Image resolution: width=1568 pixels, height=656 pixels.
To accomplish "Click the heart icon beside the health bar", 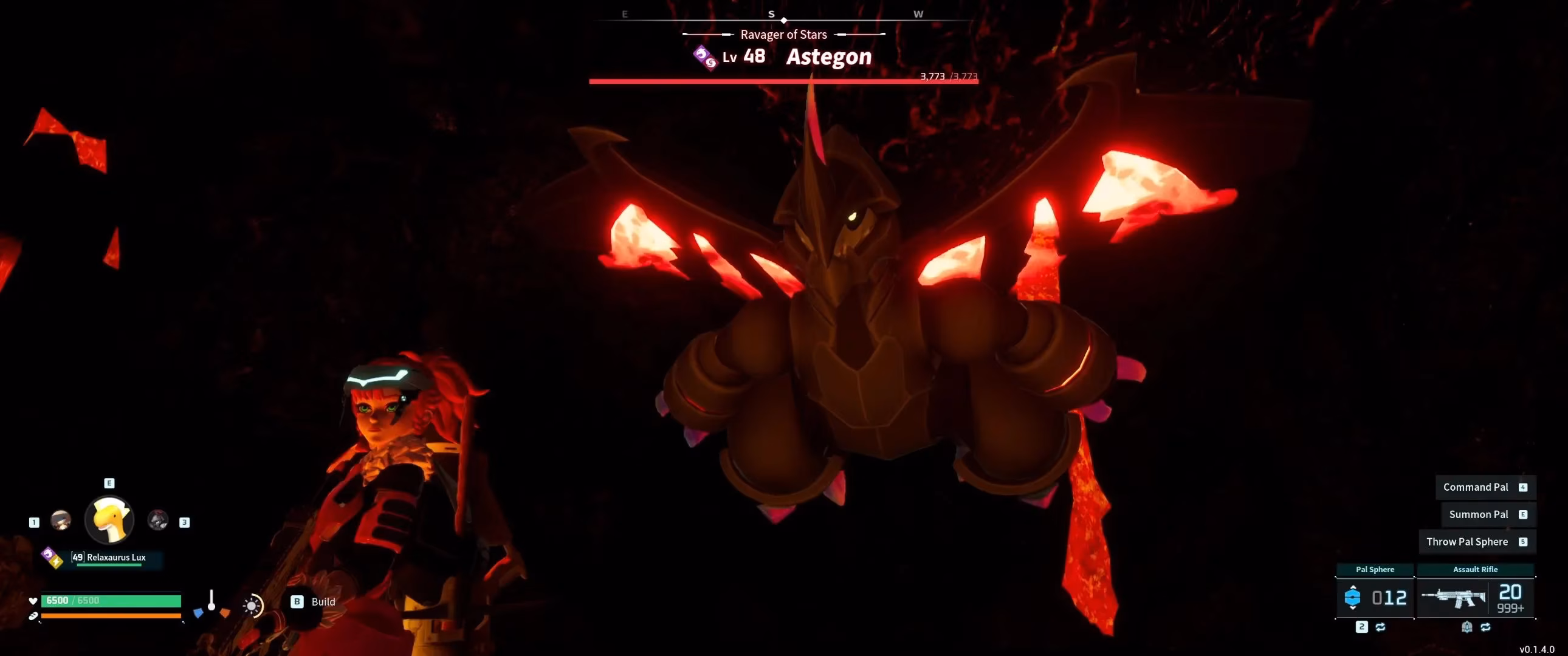I will pyautogui.click(x=32, y=600).
